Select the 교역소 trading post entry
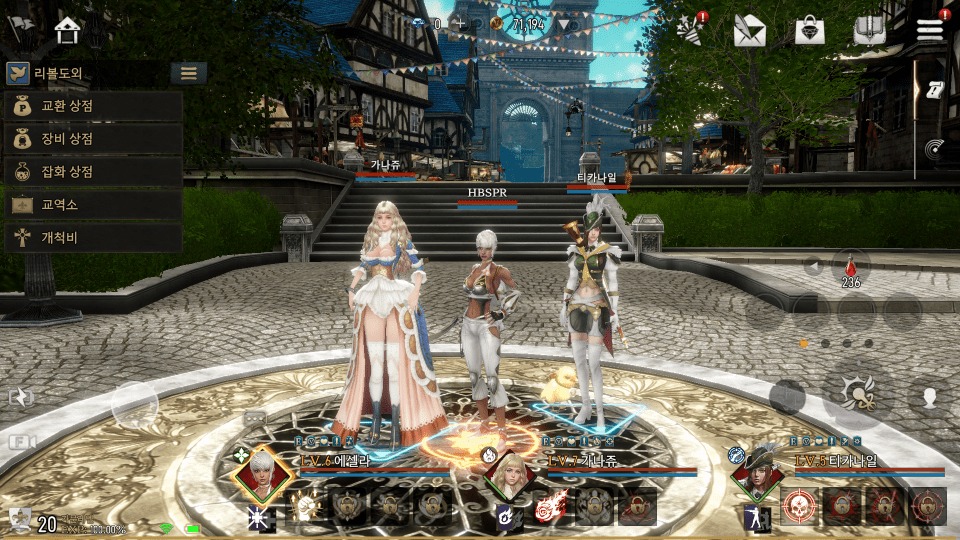 pyautogui.click(x=92, y=205)
